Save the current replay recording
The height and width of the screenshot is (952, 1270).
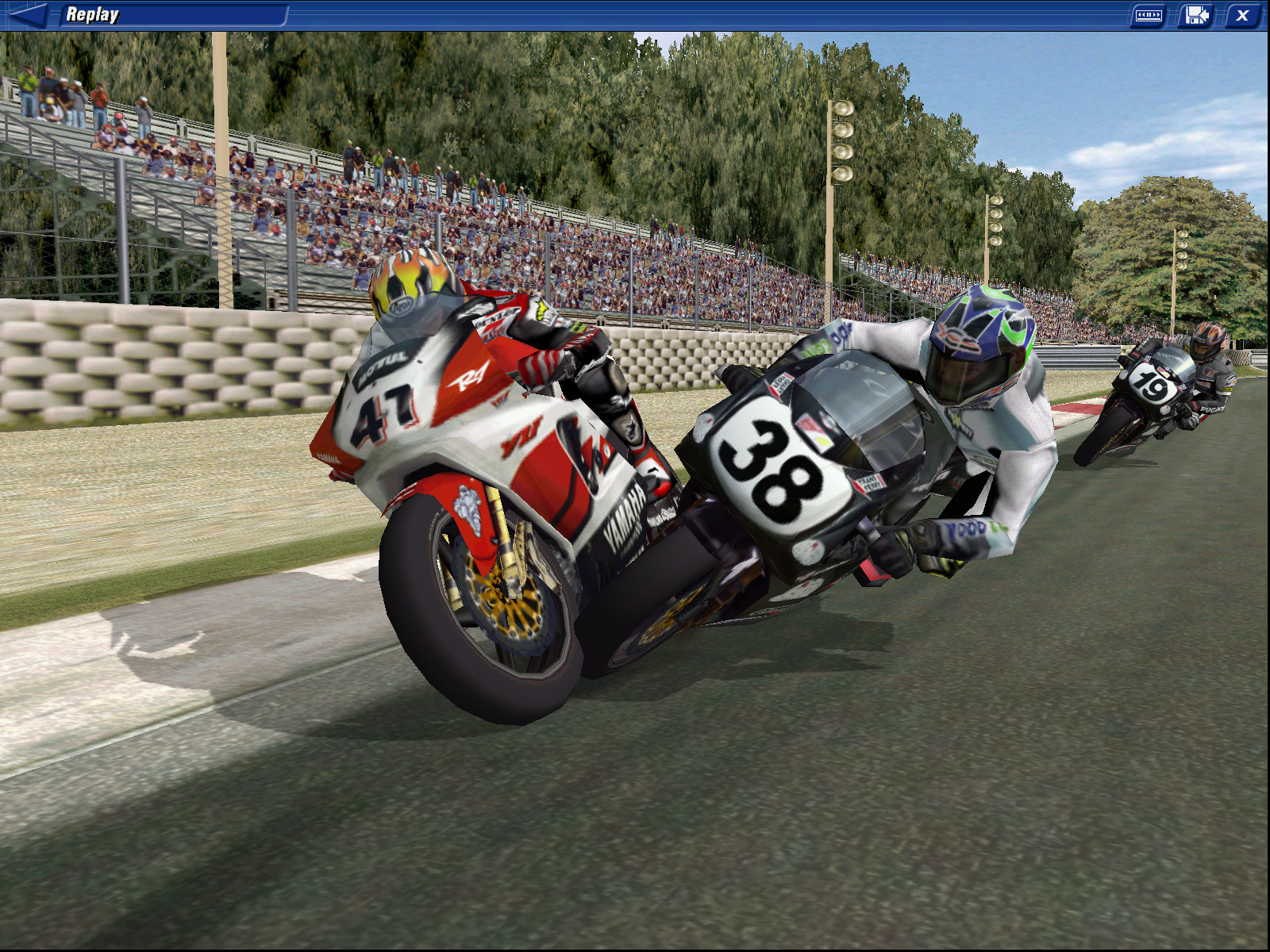[x=1195, y=13]
